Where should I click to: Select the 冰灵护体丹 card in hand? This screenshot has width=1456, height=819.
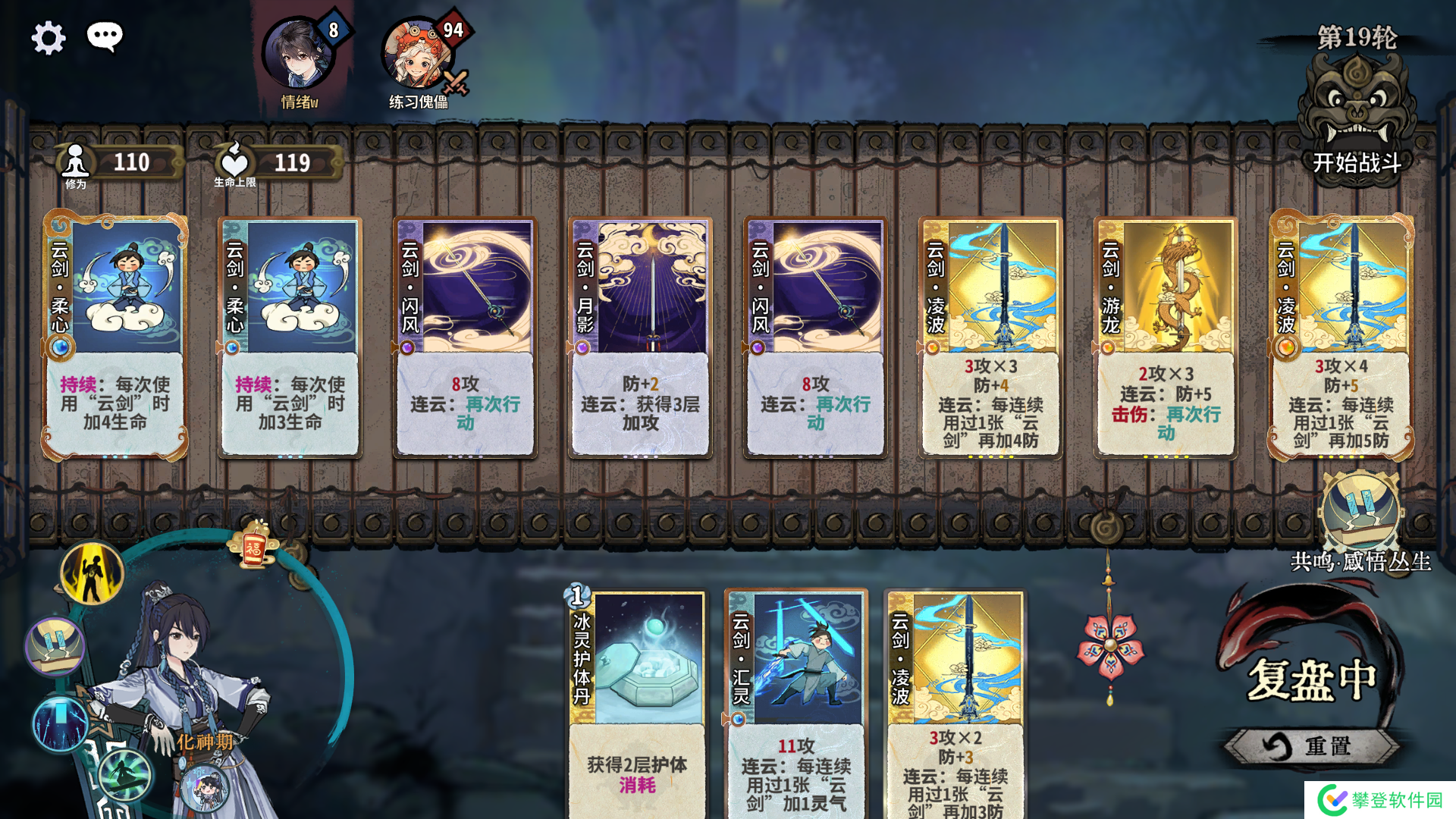[637, 701]
